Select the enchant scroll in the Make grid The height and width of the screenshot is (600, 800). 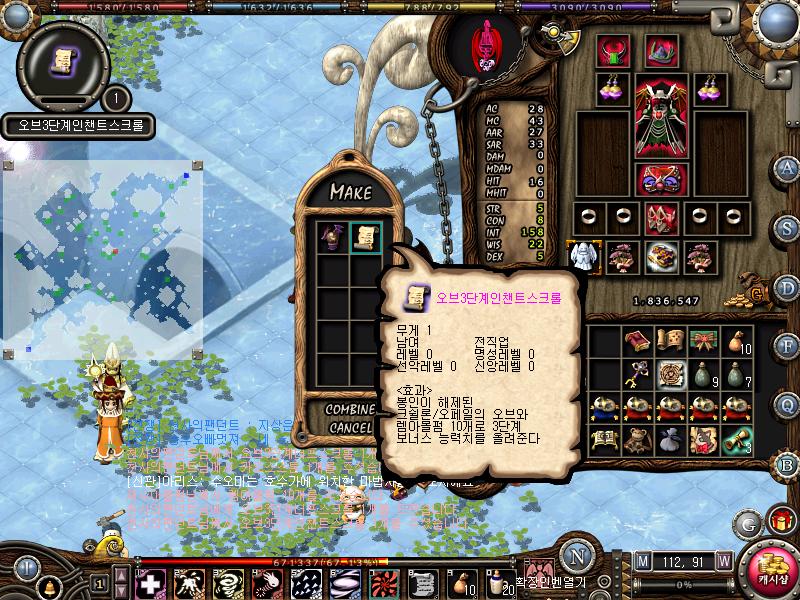click(365, 237)
